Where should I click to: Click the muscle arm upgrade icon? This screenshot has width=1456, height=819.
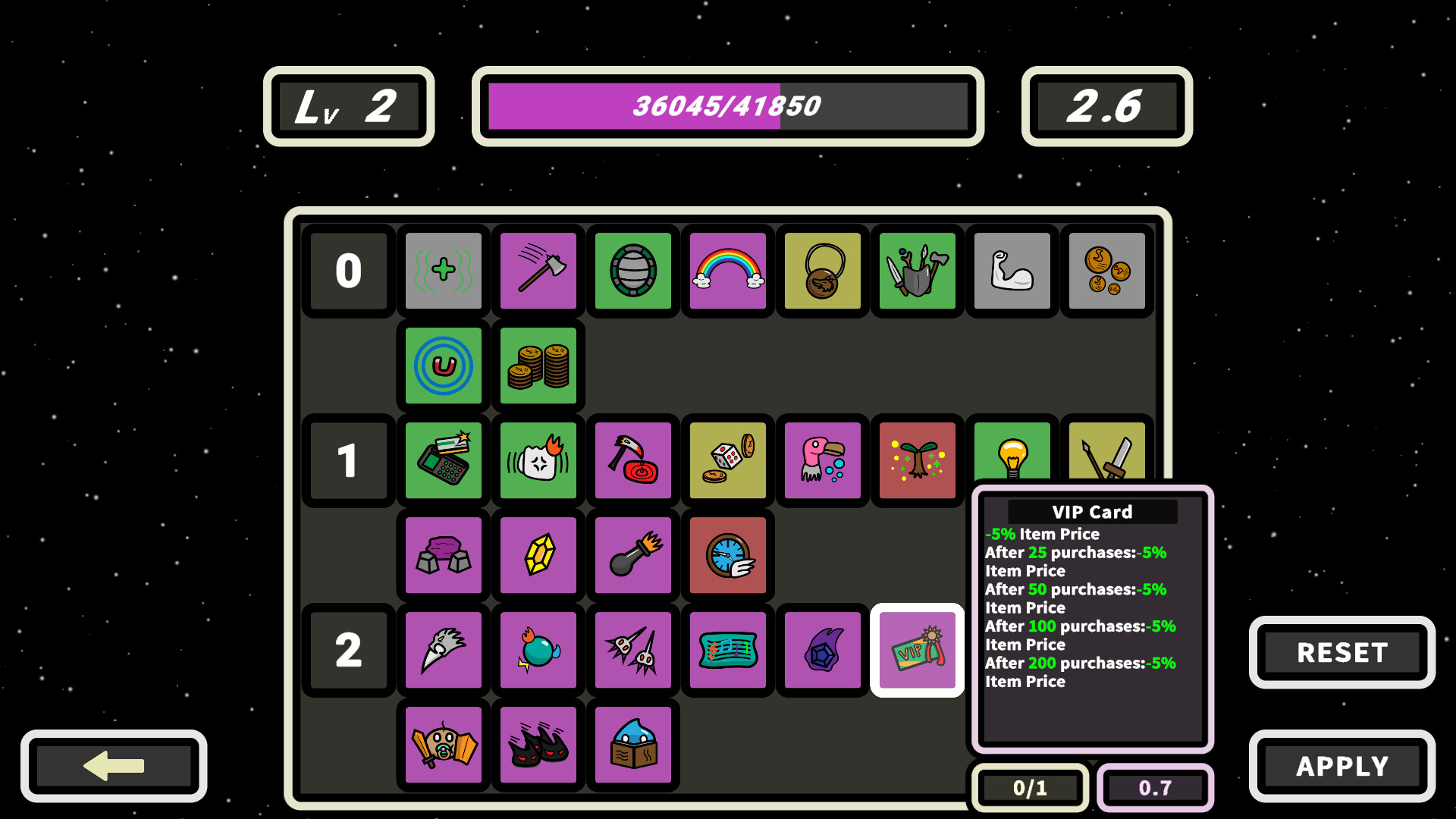(x=1012, y=271)
